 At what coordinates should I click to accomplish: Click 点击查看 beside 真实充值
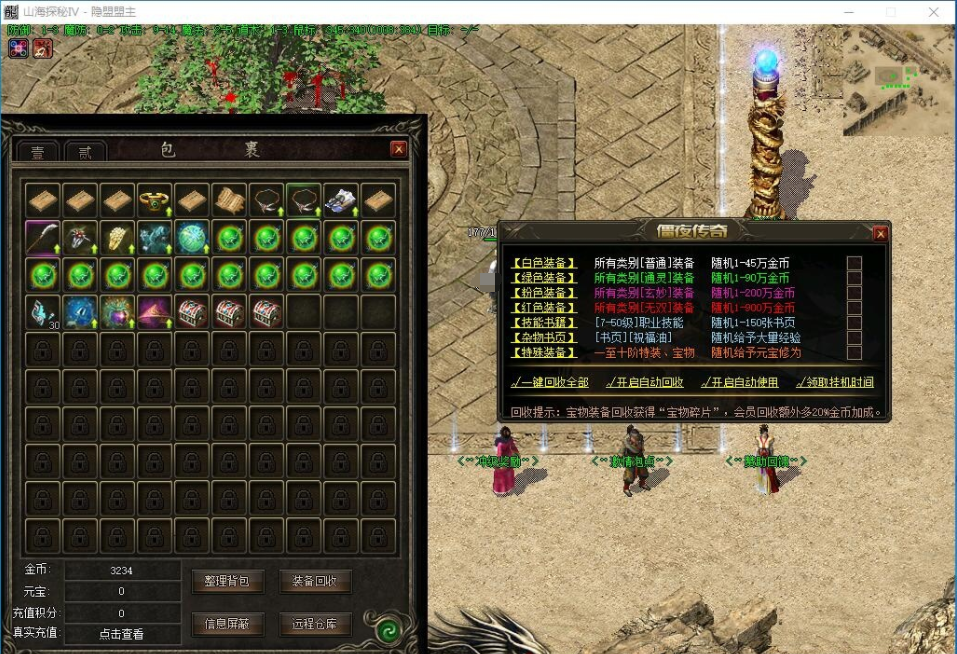point(121,634)
